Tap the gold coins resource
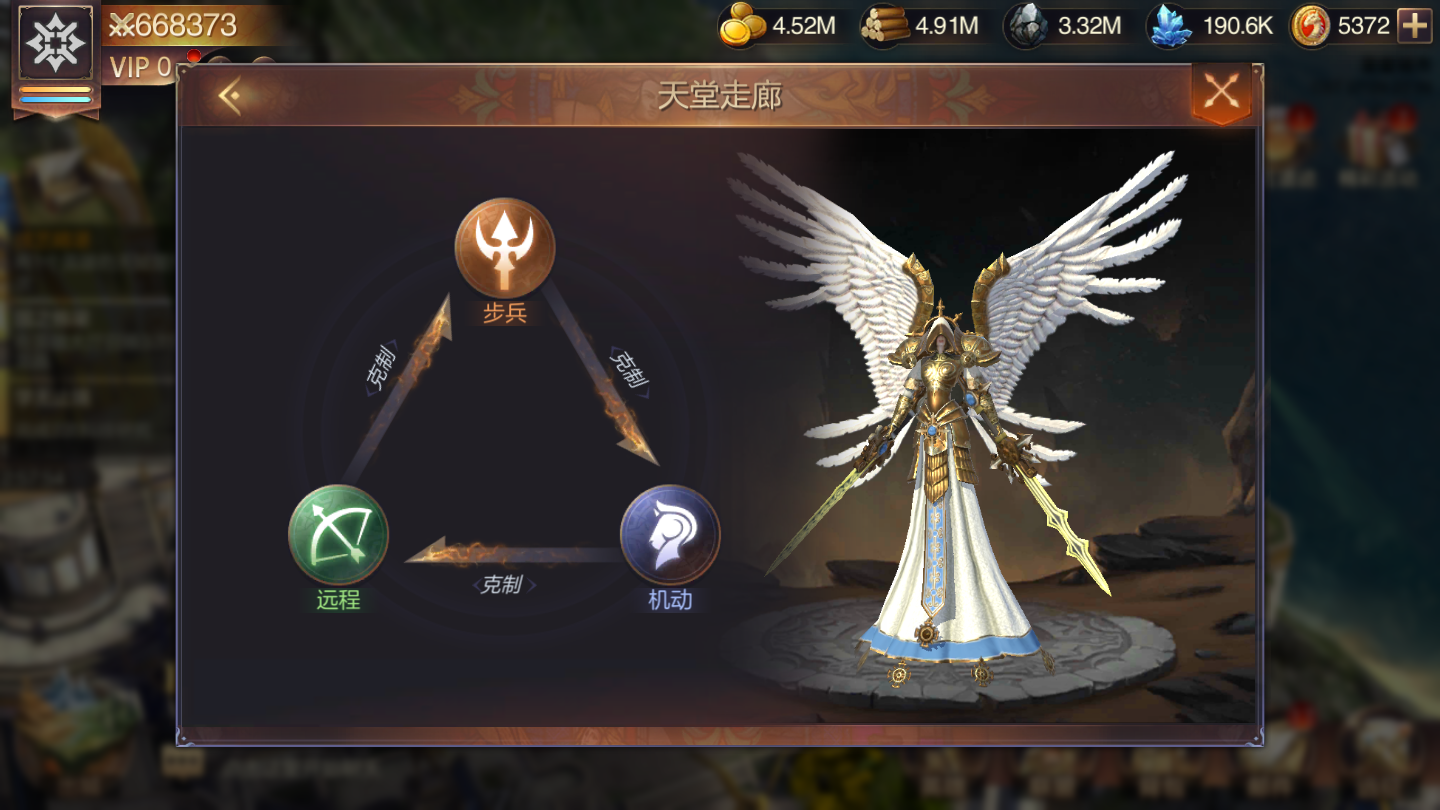This screenshot has height=810, width=1440. 743,26
